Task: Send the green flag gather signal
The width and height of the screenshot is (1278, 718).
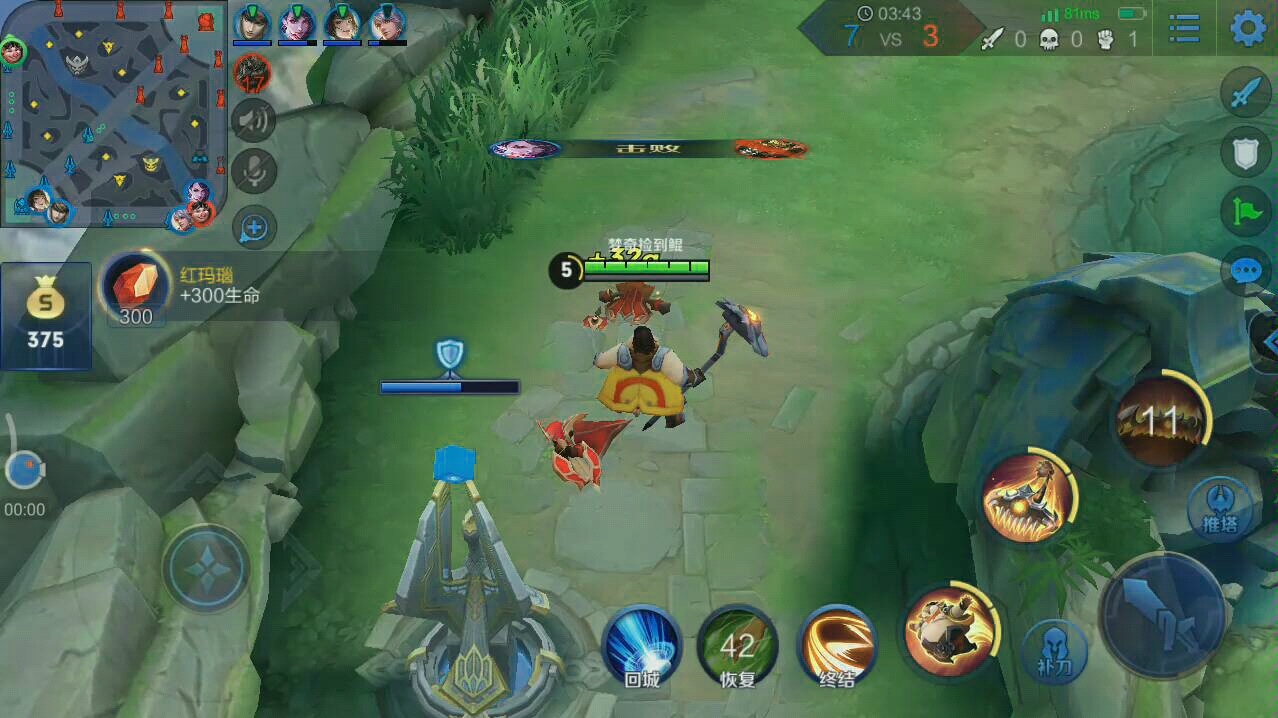Action: pyautogui.click(x=1246, y=210)
